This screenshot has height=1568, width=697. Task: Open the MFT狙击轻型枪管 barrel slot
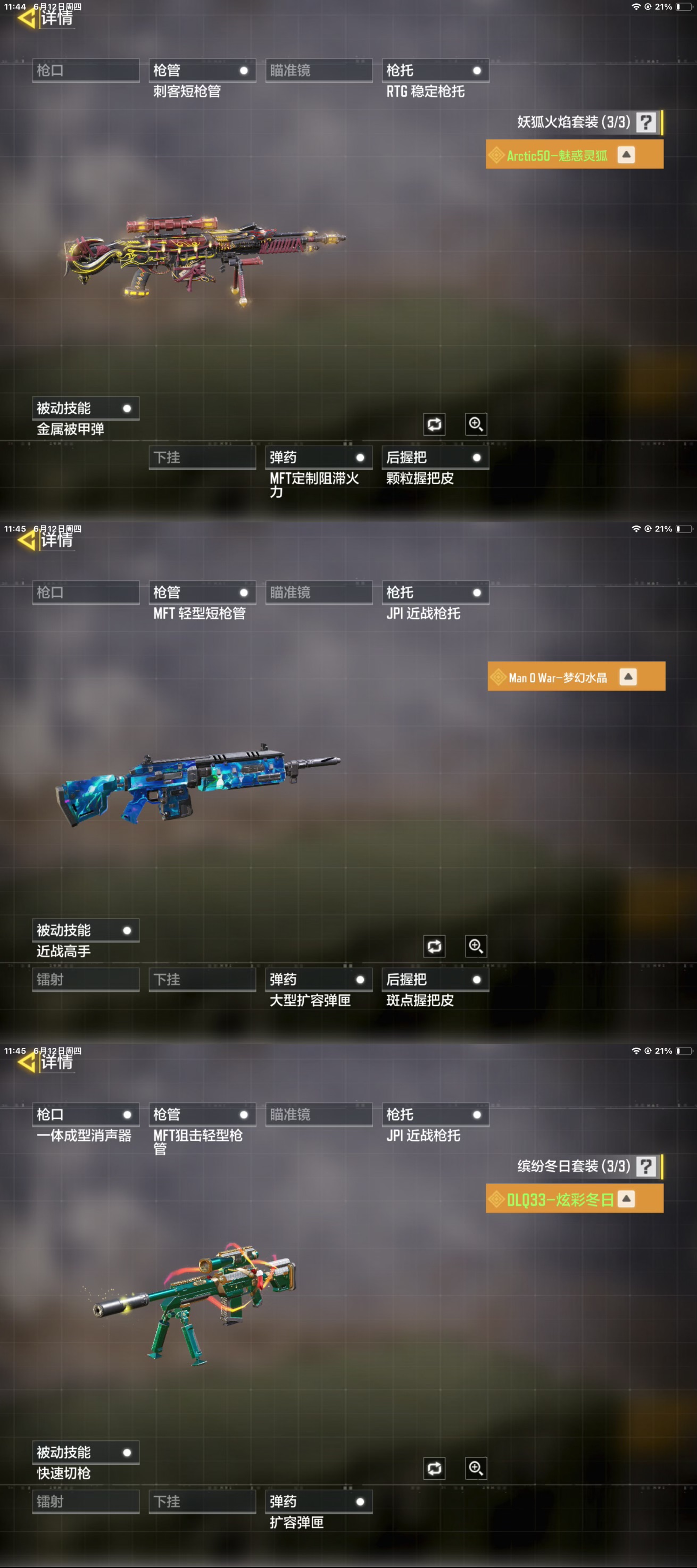coord(202,1115)
